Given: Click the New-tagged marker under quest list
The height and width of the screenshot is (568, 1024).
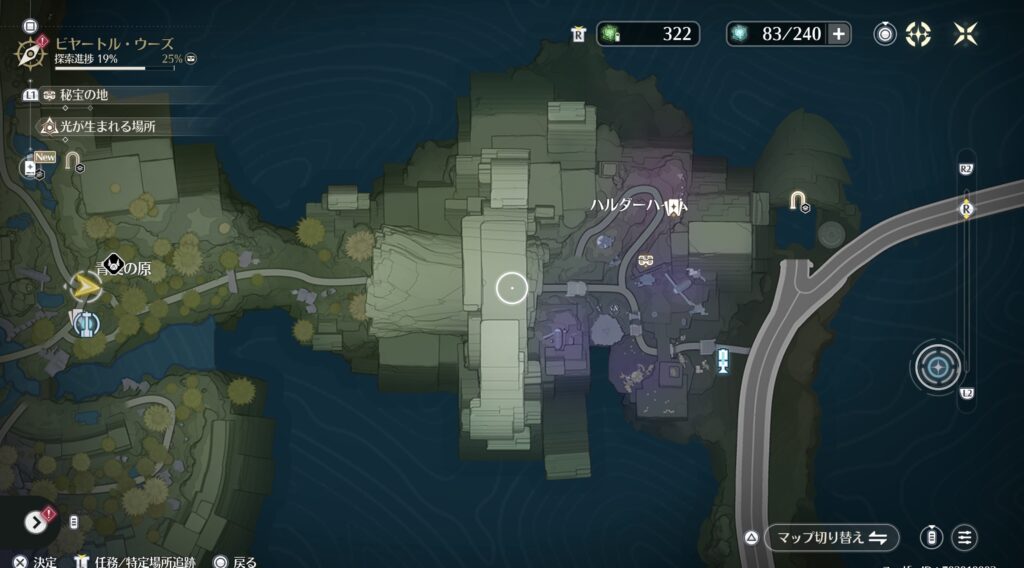Looking at the screenshot, I should (31, 167).
